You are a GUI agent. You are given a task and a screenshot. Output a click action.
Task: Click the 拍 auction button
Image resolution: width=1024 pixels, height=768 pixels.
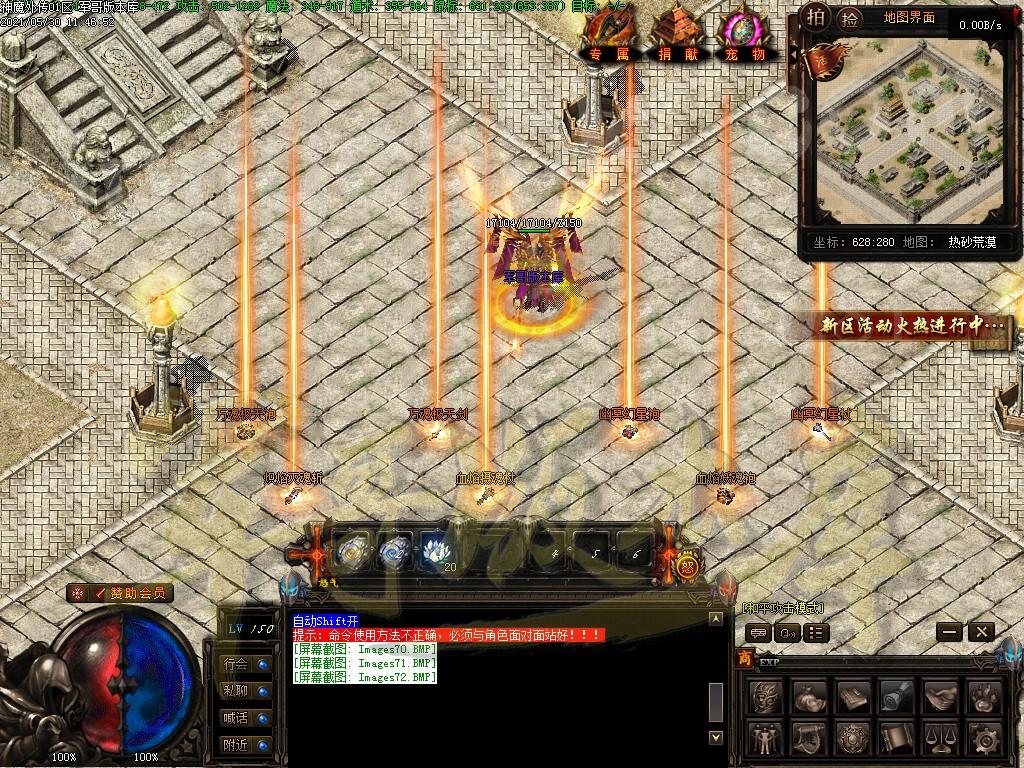click(x=817, y=17)
